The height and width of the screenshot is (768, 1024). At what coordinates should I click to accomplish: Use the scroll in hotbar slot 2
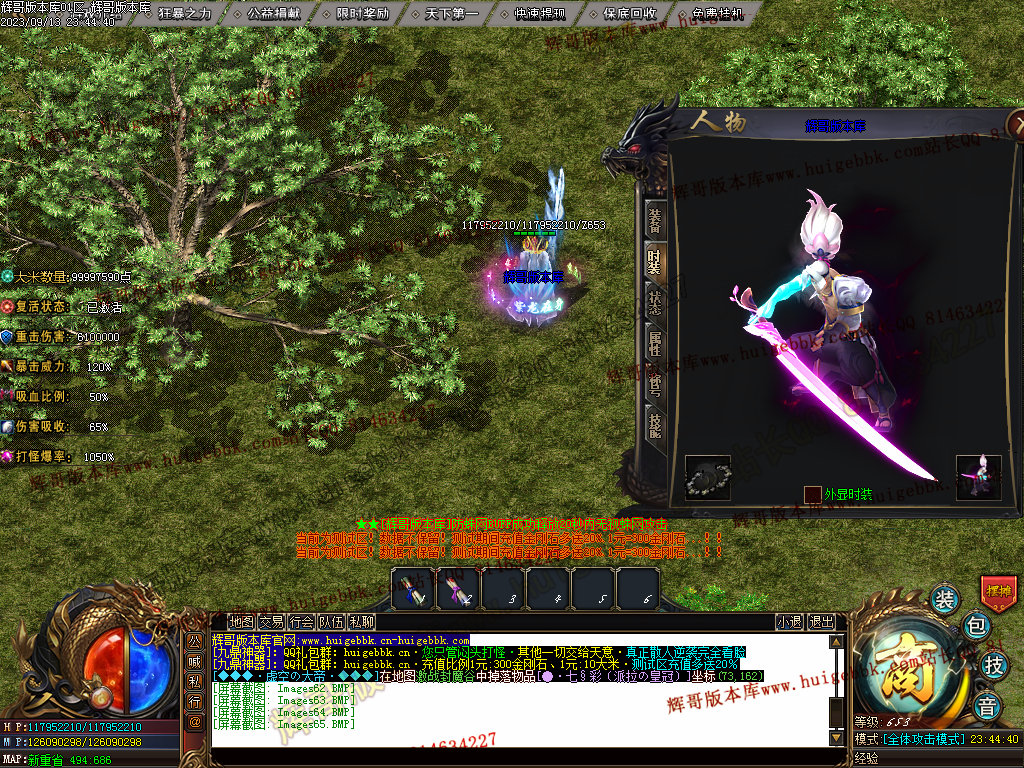tap(457, 589)
